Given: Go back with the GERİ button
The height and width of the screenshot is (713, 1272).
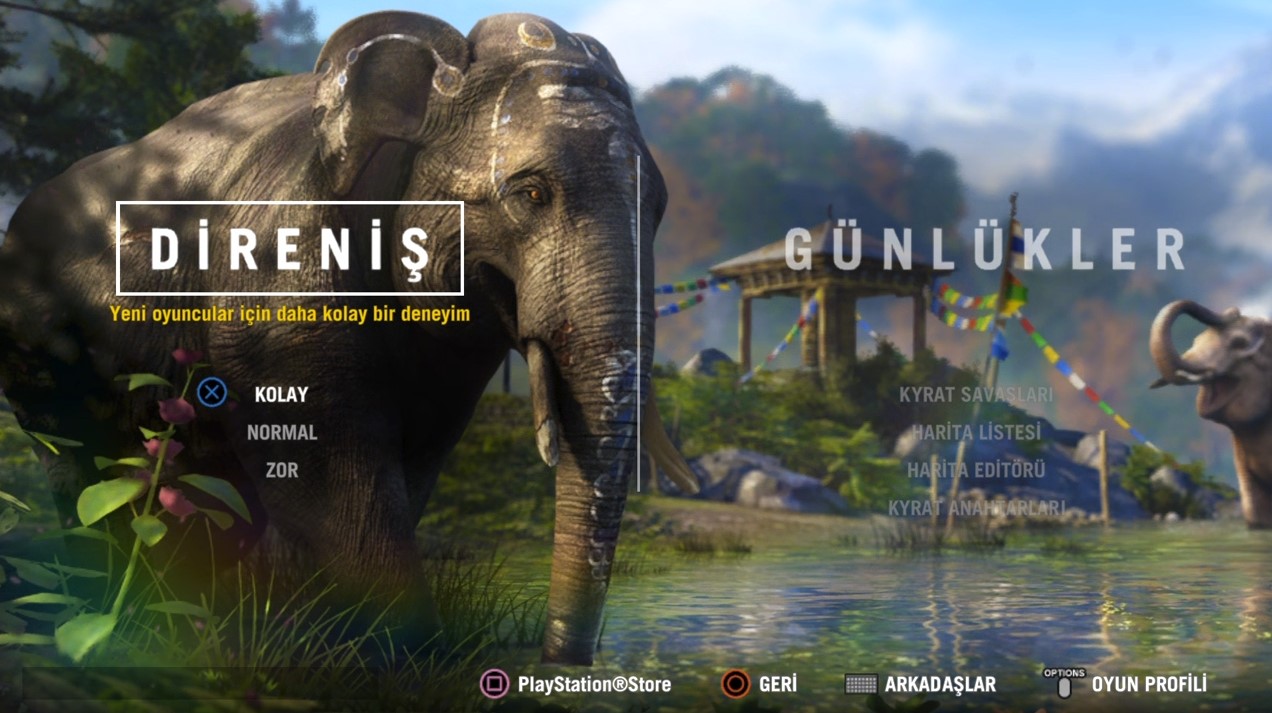Looking at the screenshot, I should 777,685.
